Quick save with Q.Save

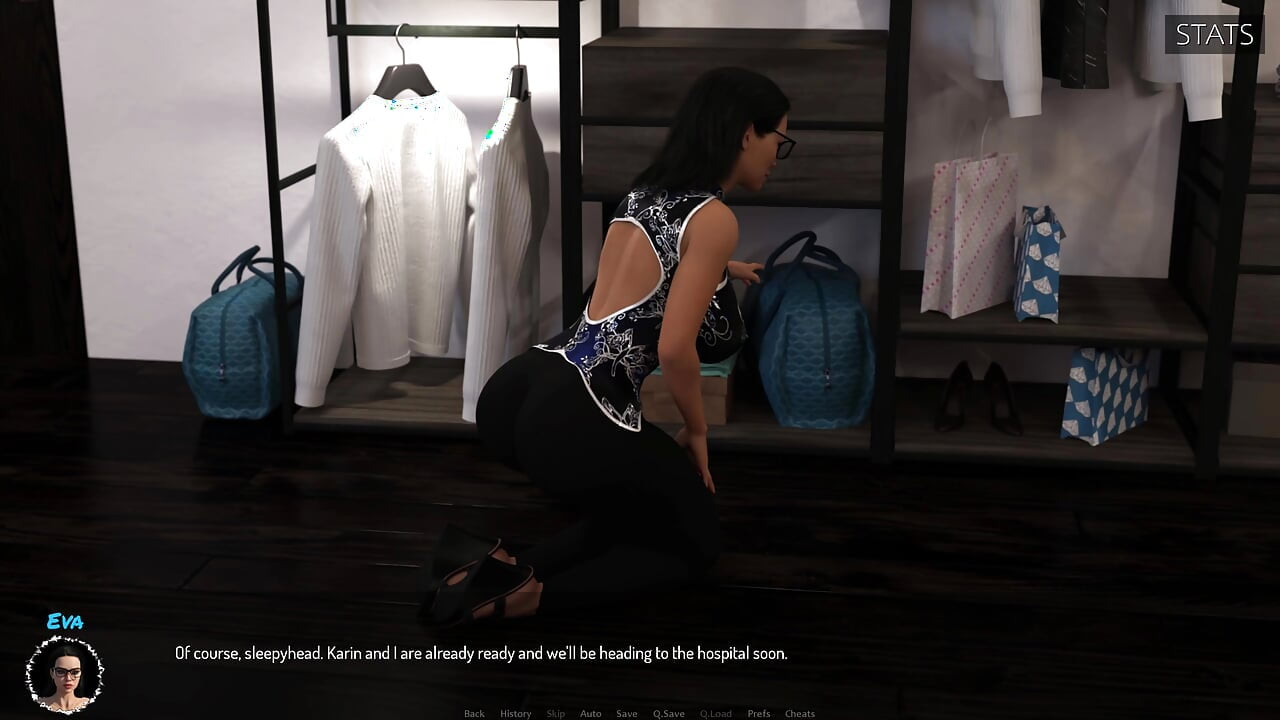668,713
